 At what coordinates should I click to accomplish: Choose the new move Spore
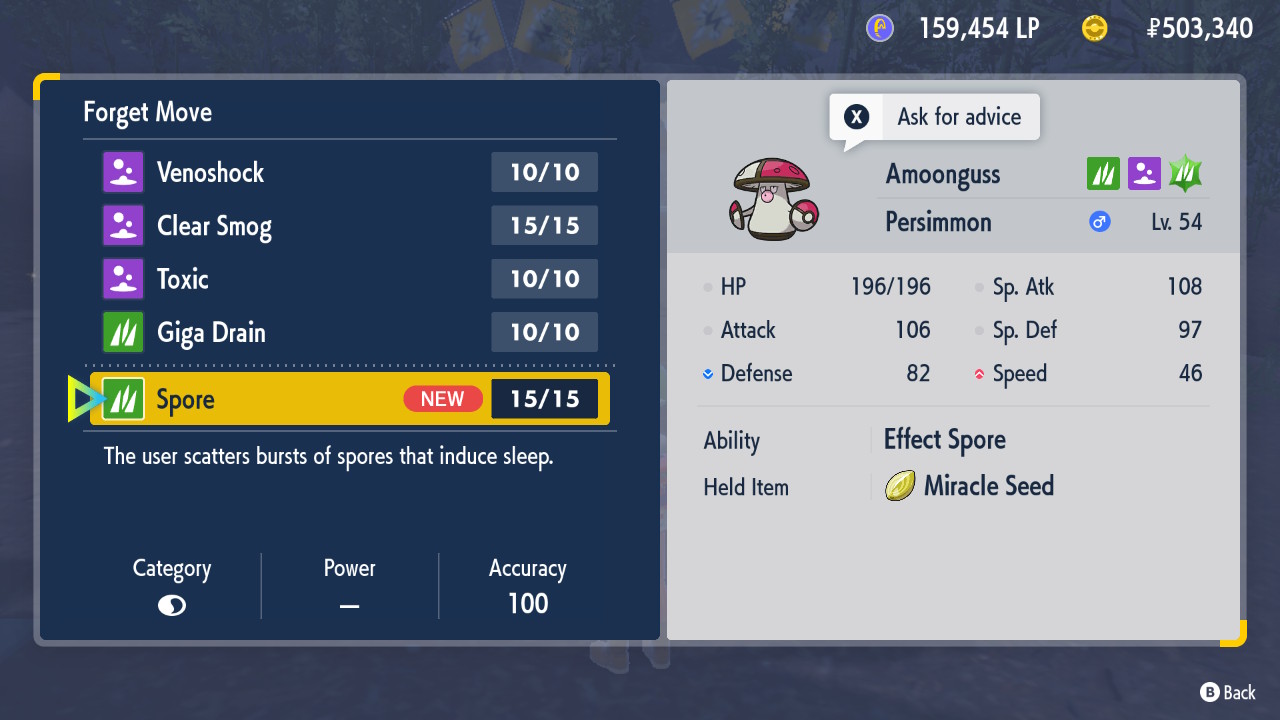point(350,399)
